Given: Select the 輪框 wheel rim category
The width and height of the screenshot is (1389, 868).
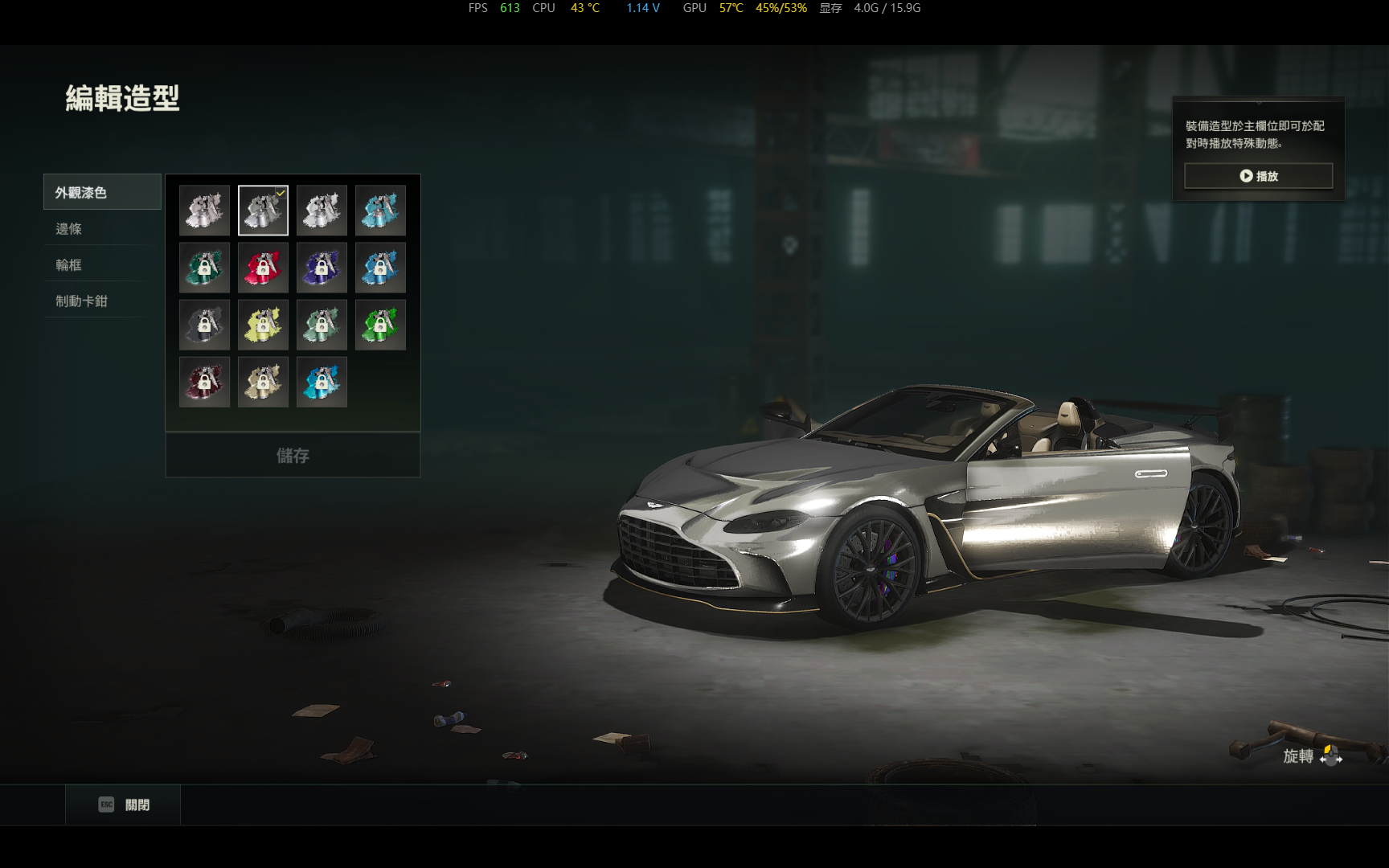Looking at the screenshot, I should coord(102,265).
